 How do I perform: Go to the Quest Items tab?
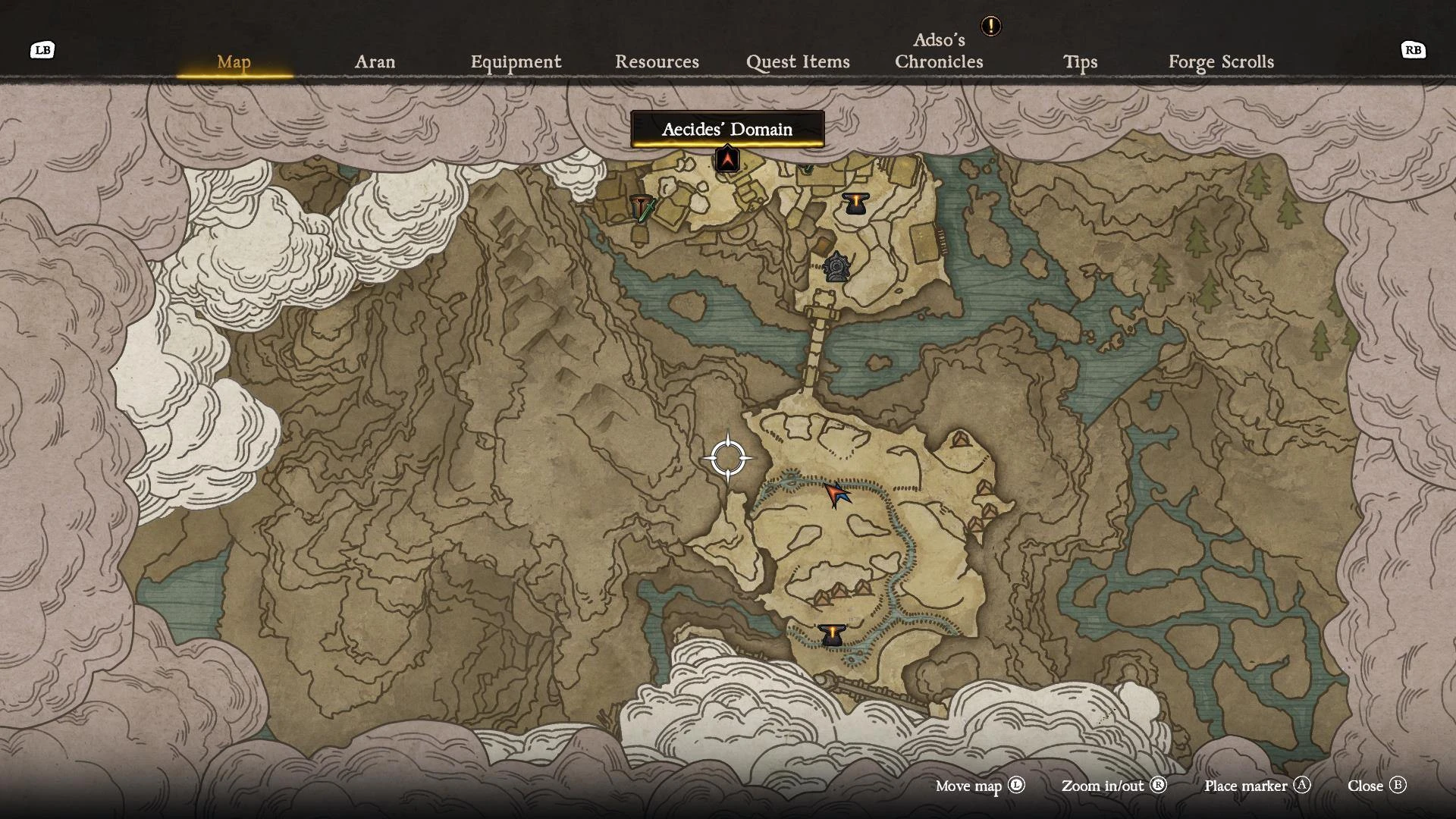798,61
